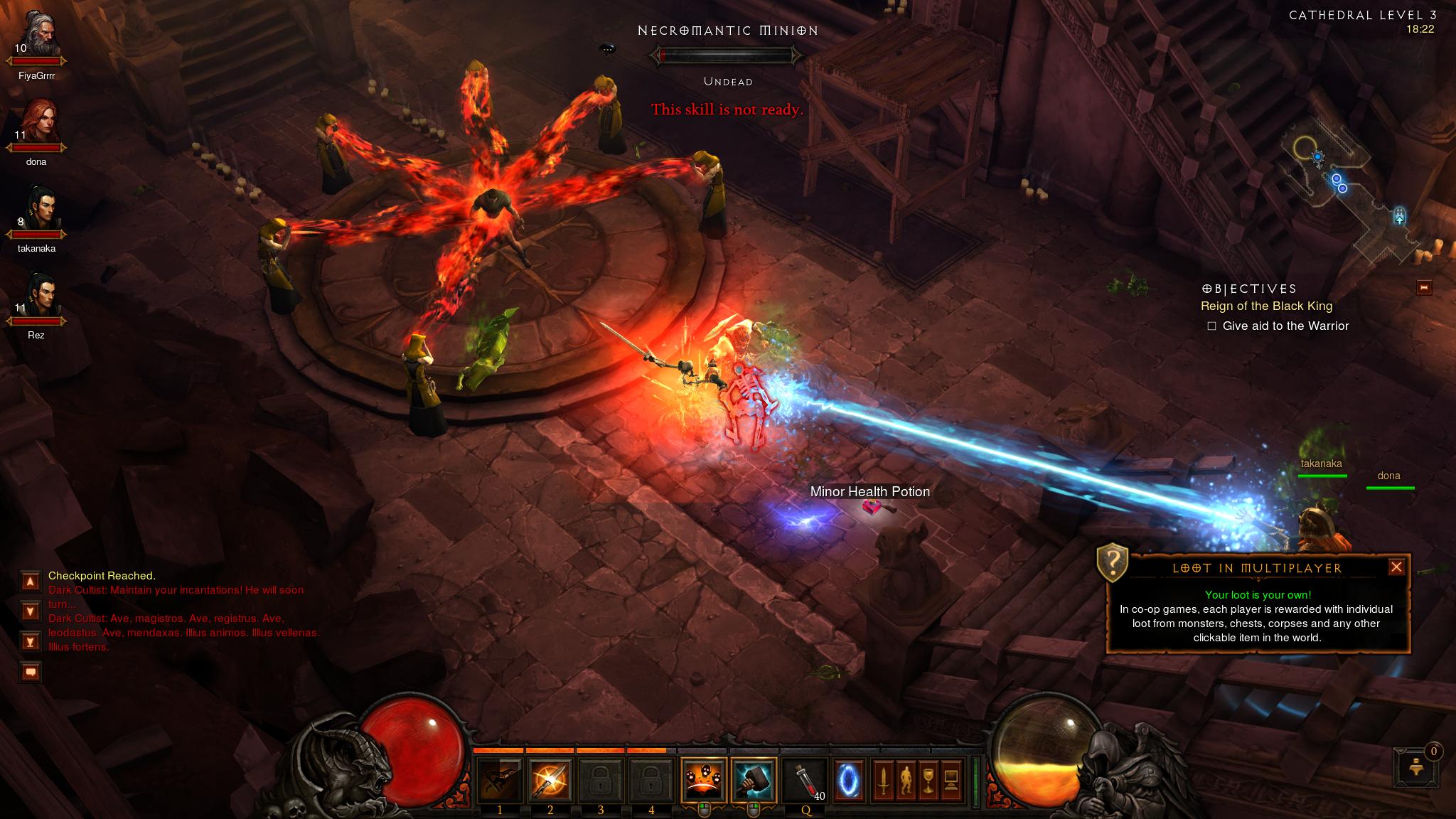Use the glowing spear skill in slot 2

point(550,780)
